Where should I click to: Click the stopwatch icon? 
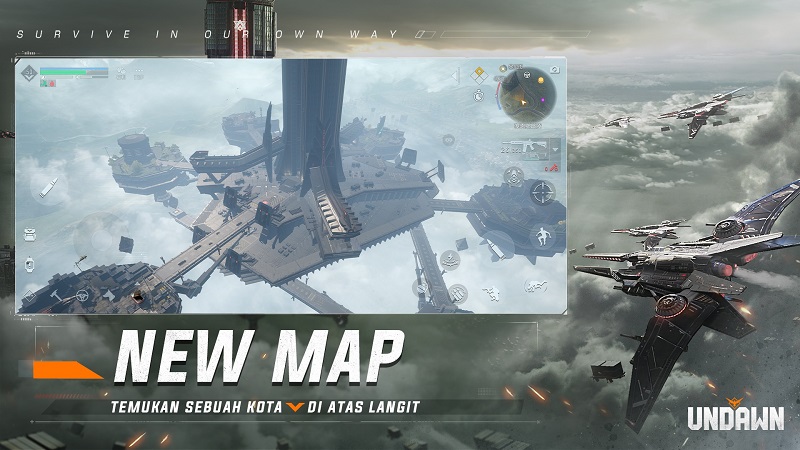pyautogui.click(x=479, y=96)
